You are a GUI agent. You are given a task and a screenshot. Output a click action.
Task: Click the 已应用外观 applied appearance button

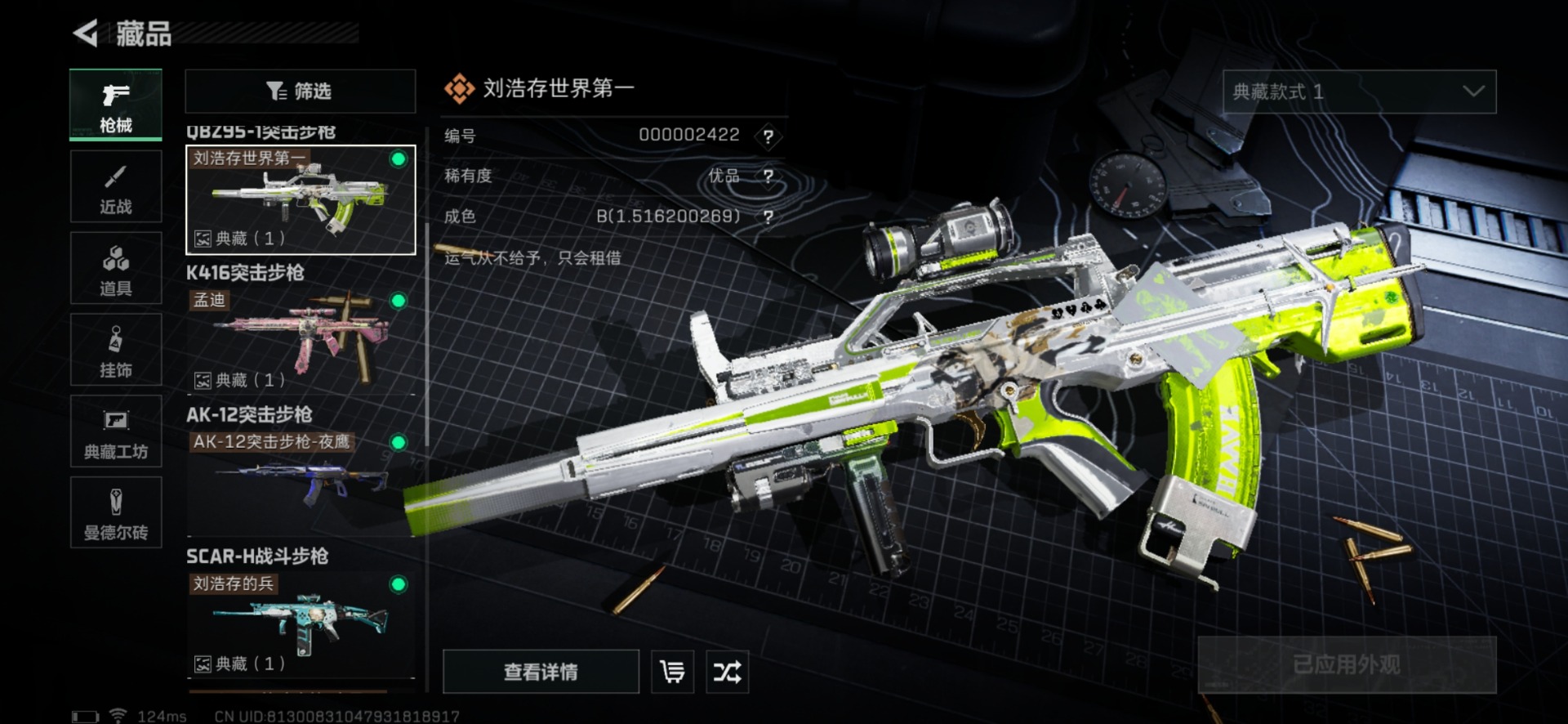click(x=1346, y=664)
